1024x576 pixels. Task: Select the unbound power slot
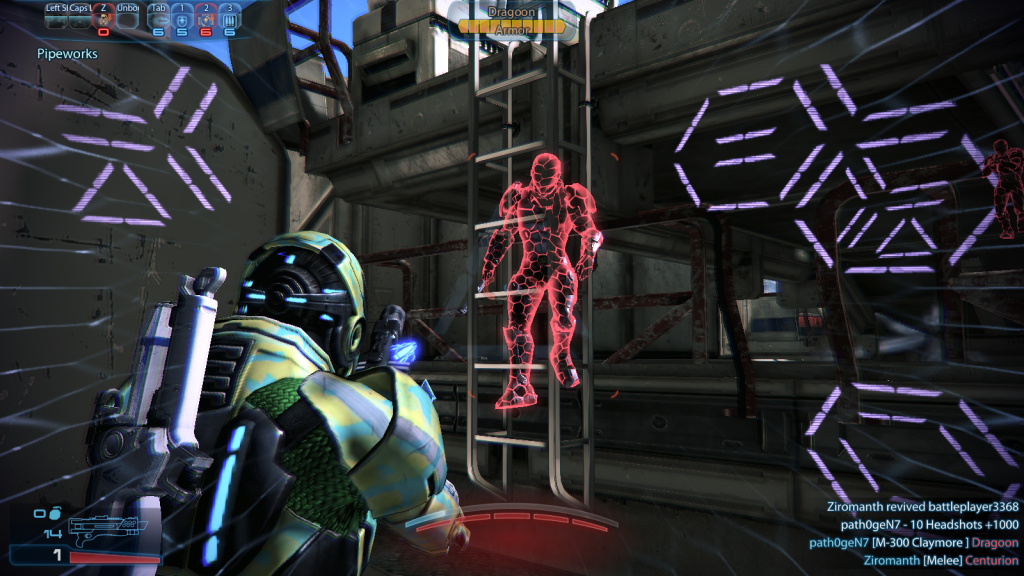point(127,20)
